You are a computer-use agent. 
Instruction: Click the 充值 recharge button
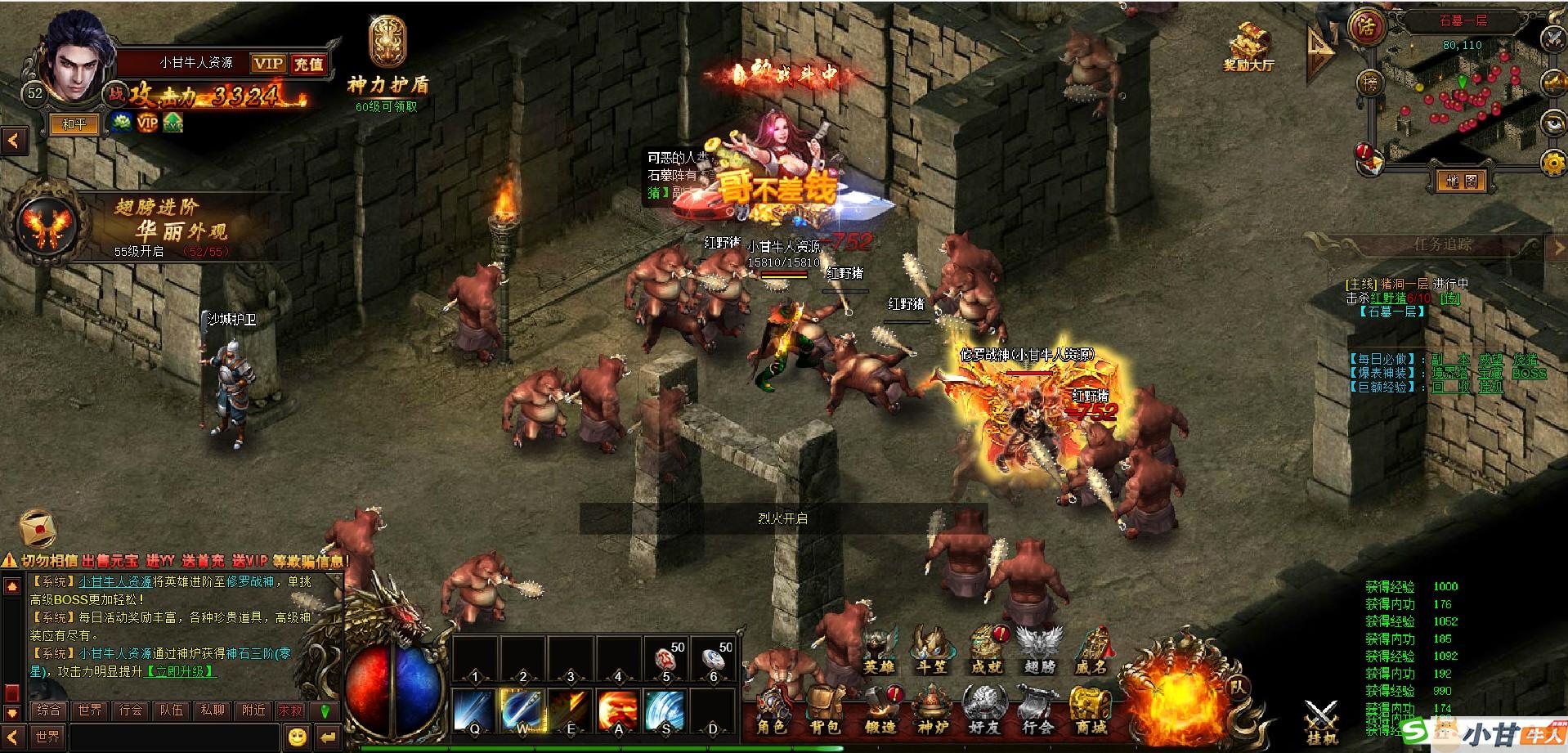308,64
